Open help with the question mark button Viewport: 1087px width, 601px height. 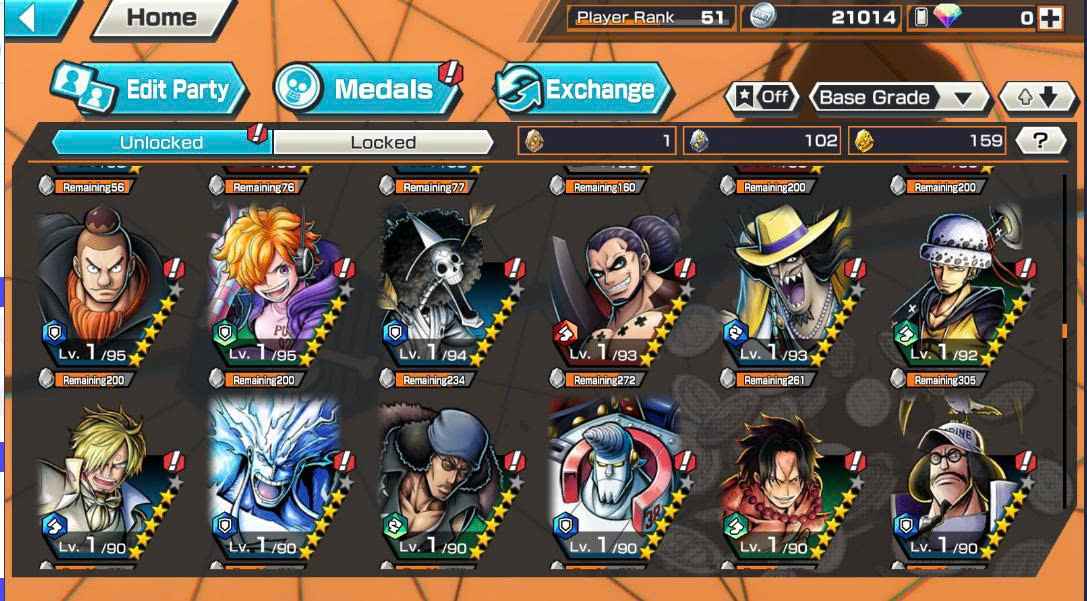(1040, 141)
